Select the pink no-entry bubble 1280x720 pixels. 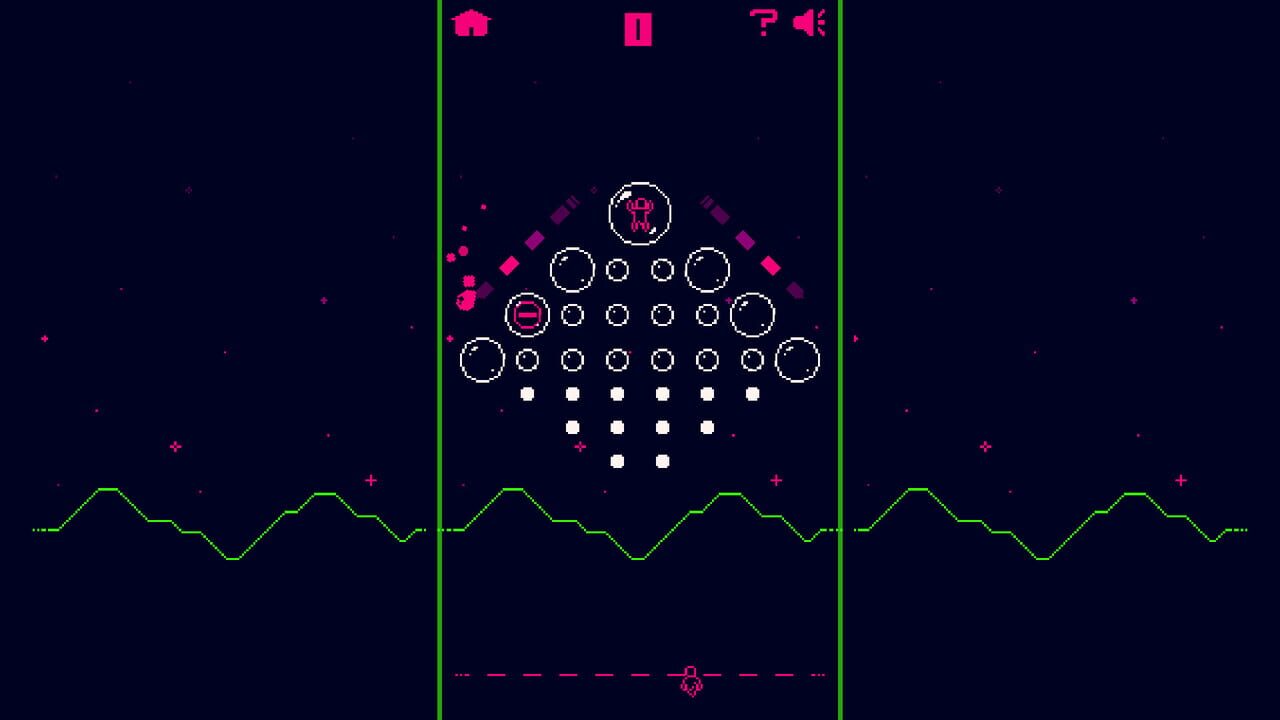tap(526, 314)
